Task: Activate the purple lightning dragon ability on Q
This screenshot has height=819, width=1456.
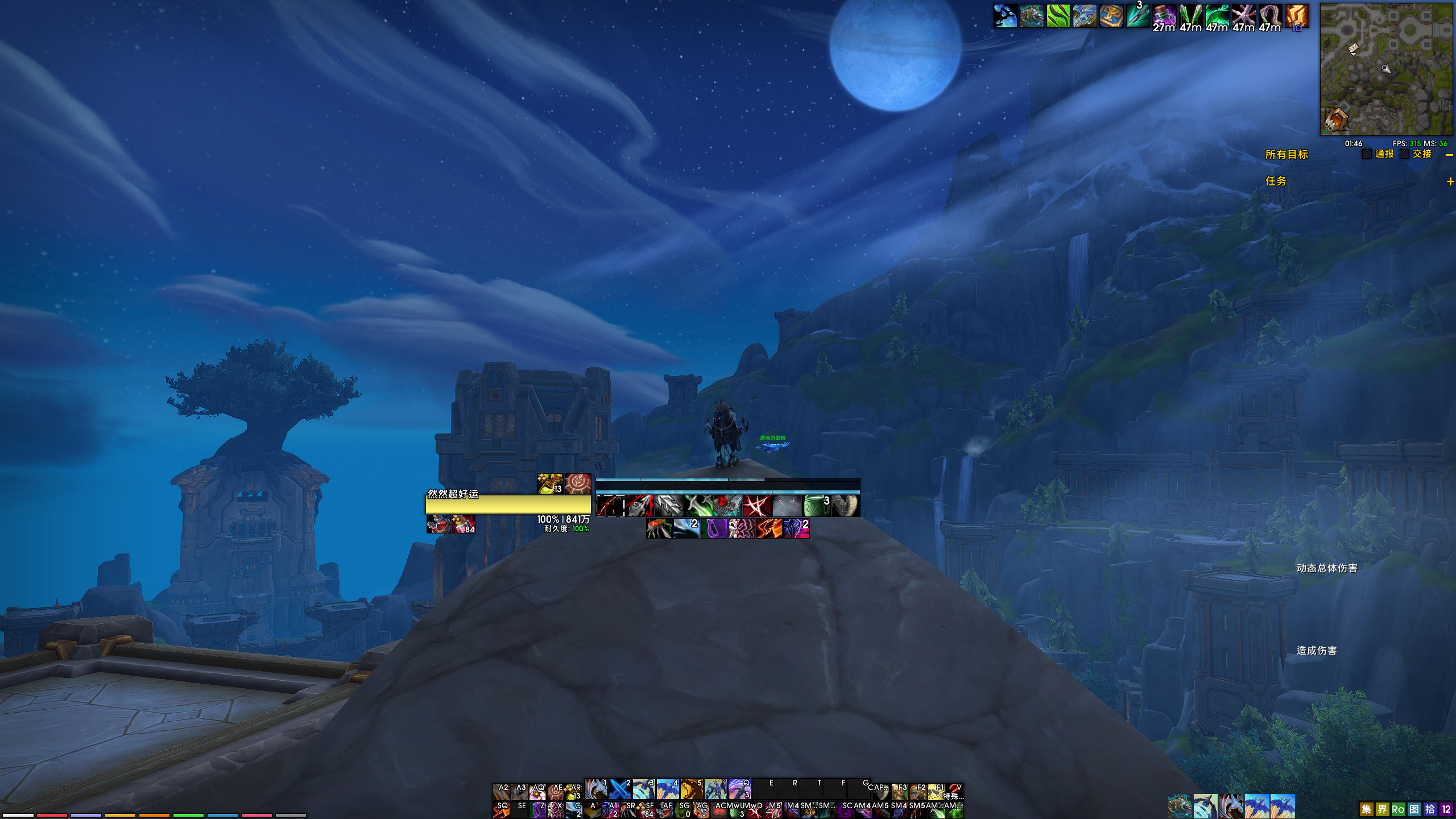Action: [739, 789]
